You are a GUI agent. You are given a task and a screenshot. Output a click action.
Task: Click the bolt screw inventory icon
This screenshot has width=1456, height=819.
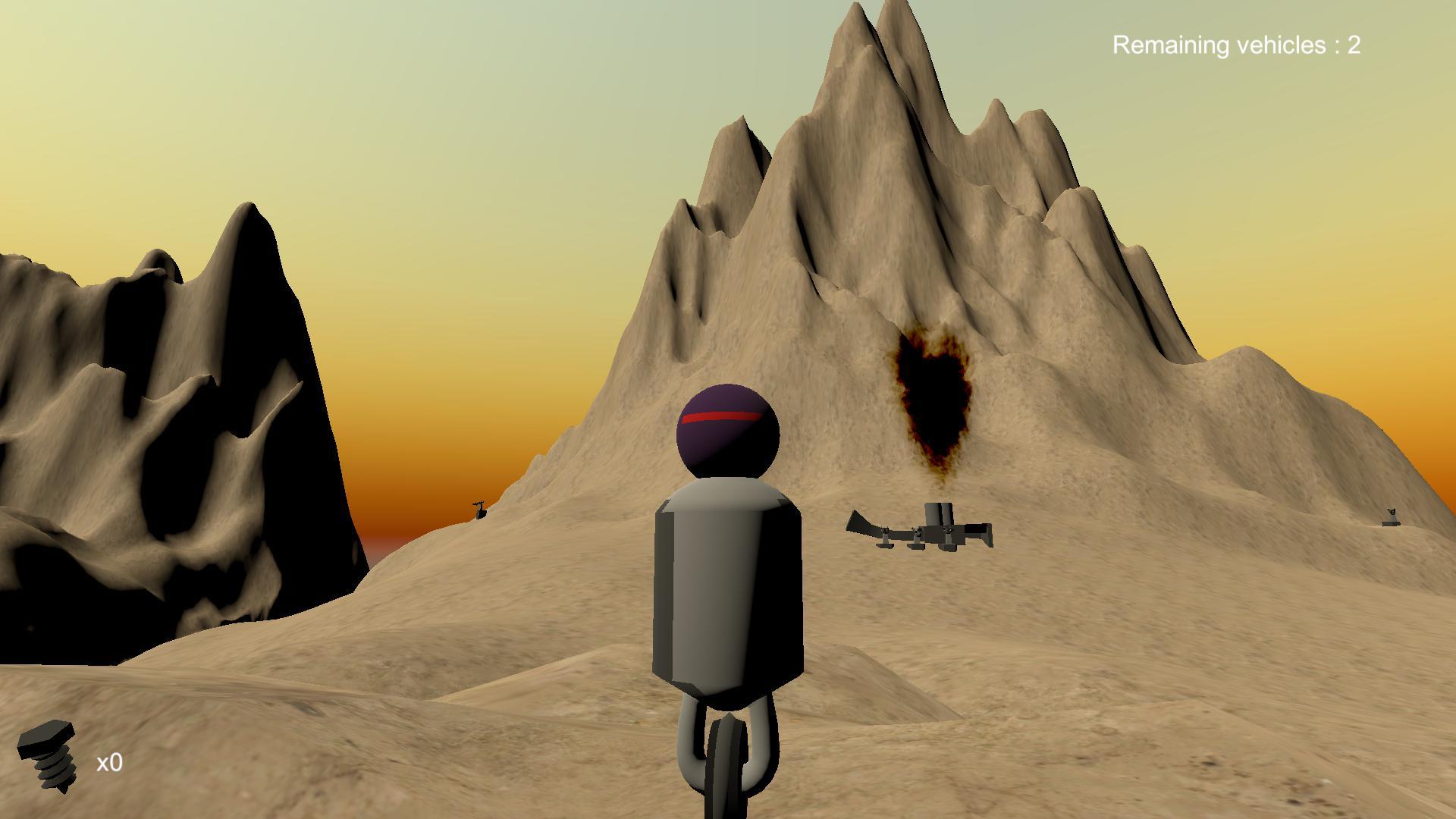(49, 756)
